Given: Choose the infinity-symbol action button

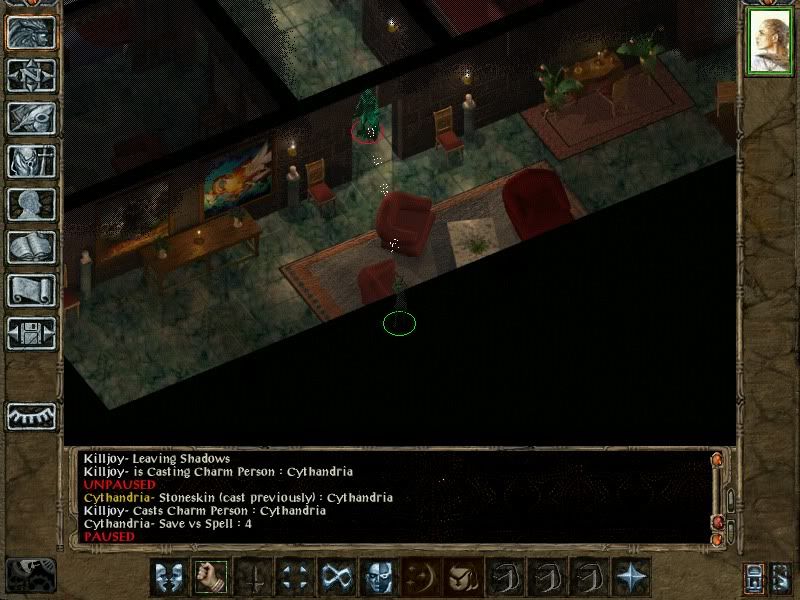Looking at the screenshot, I should click(x=334, y=576).
